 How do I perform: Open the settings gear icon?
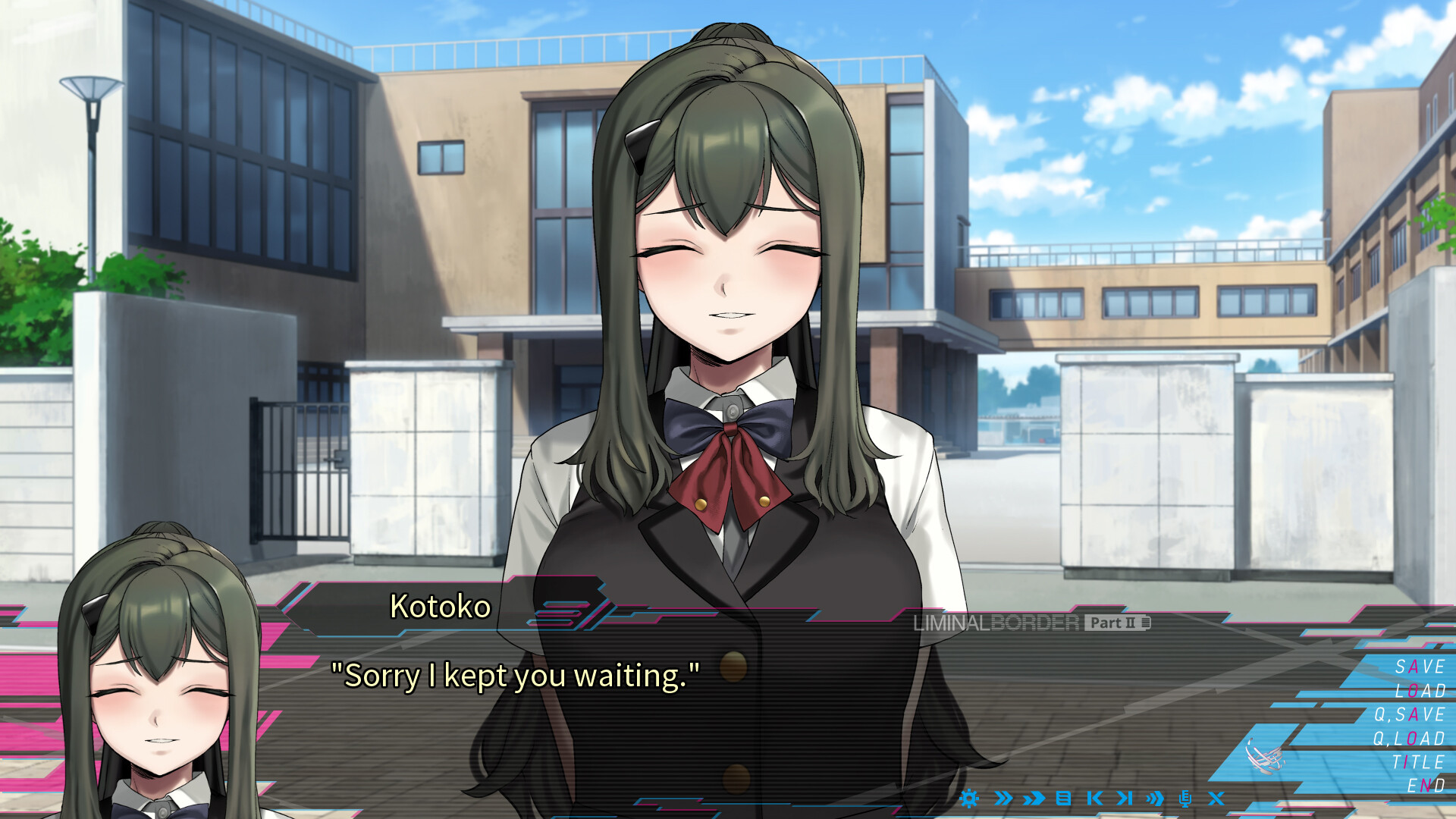[x=970, y=798]
